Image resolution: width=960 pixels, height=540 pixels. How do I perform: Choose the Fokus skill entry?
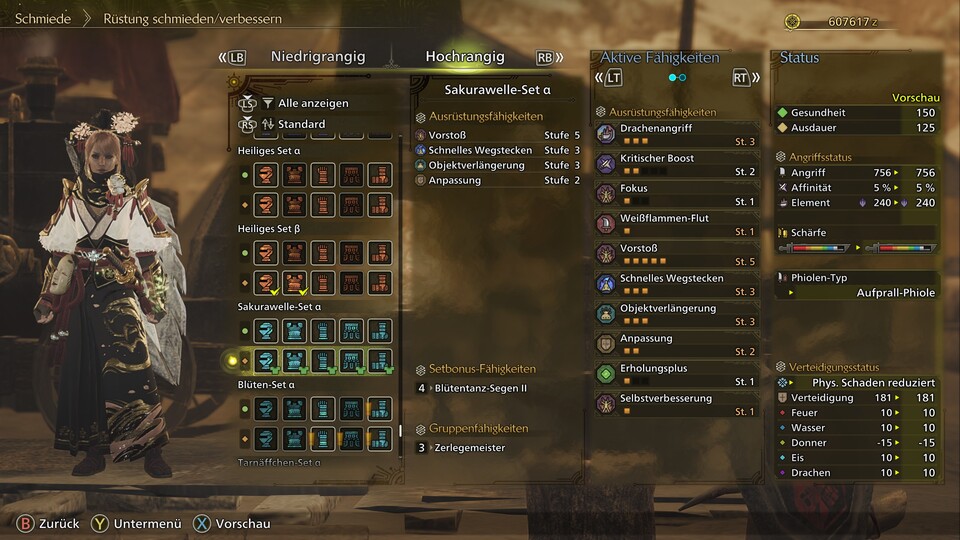pos(676,194)
